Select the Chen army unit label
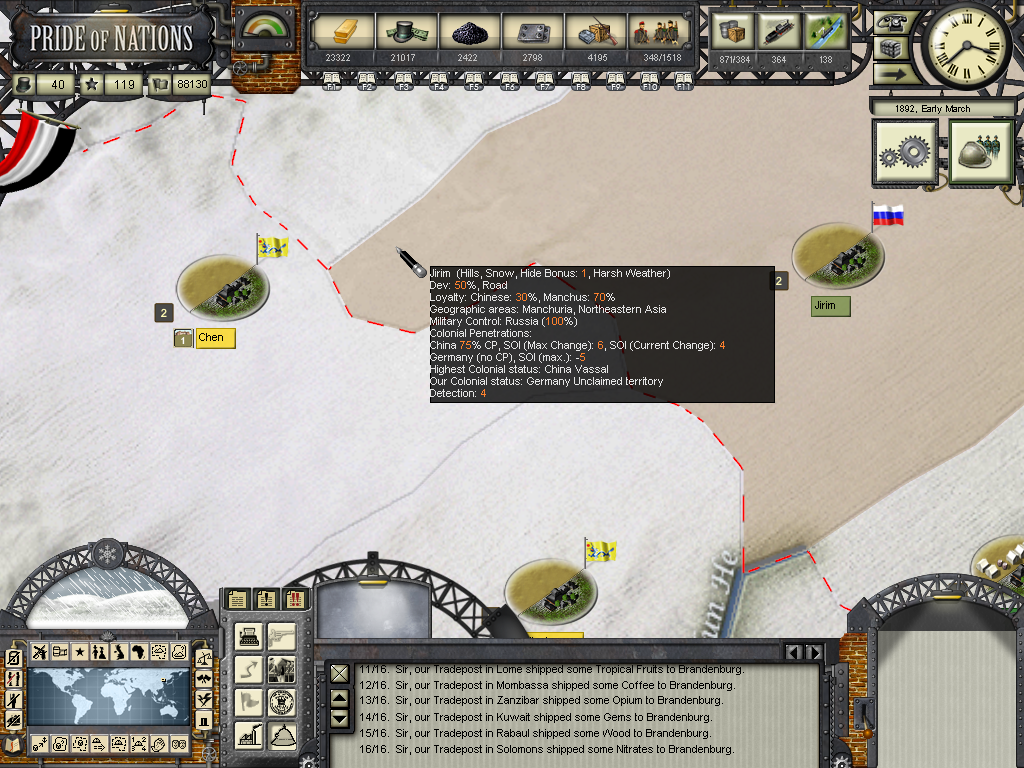Screen dimensions: 1024x768 214,338
